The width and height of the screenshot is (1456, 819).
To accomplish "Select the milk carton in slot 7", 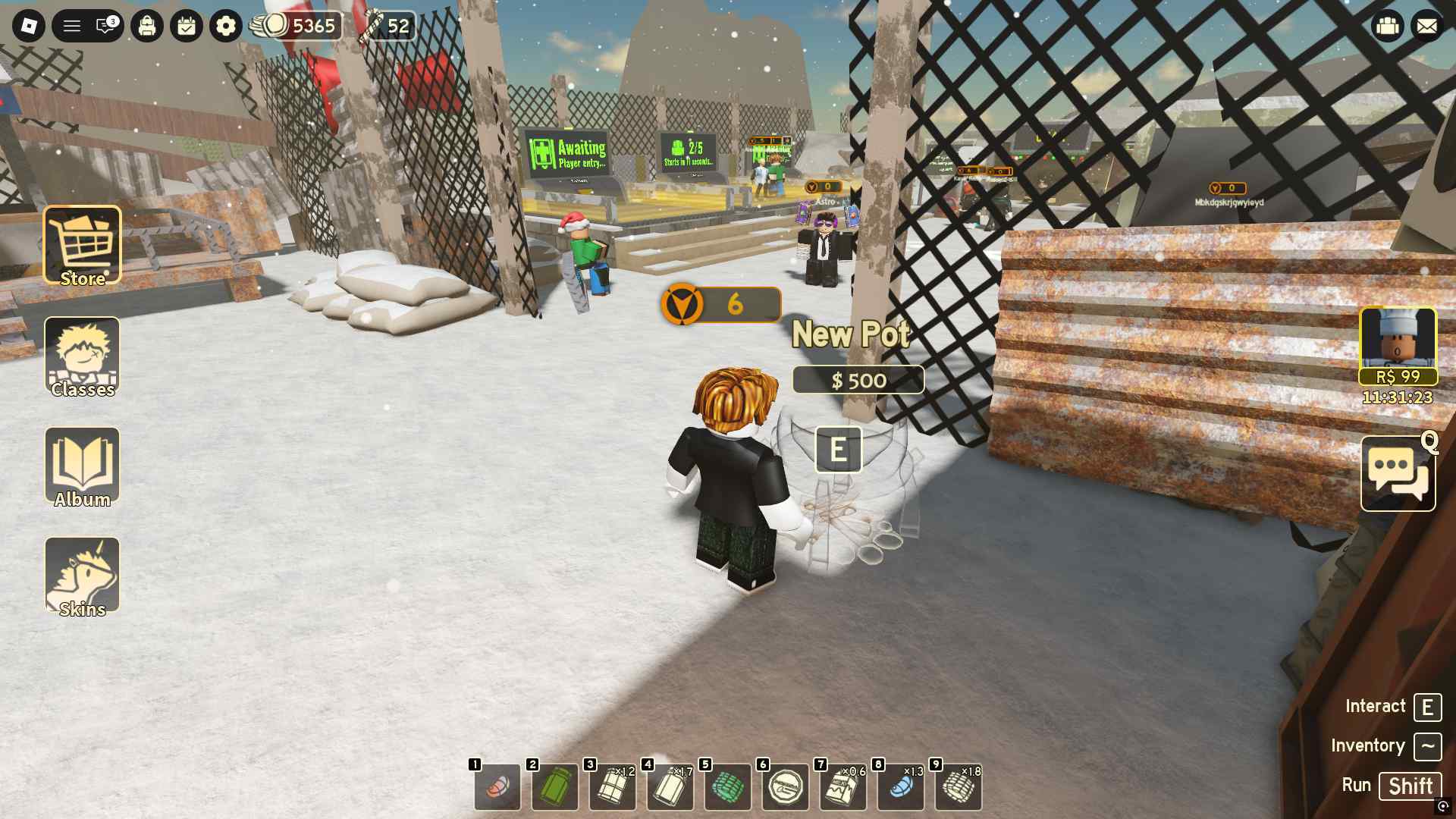I will click(x=844, y=787).
